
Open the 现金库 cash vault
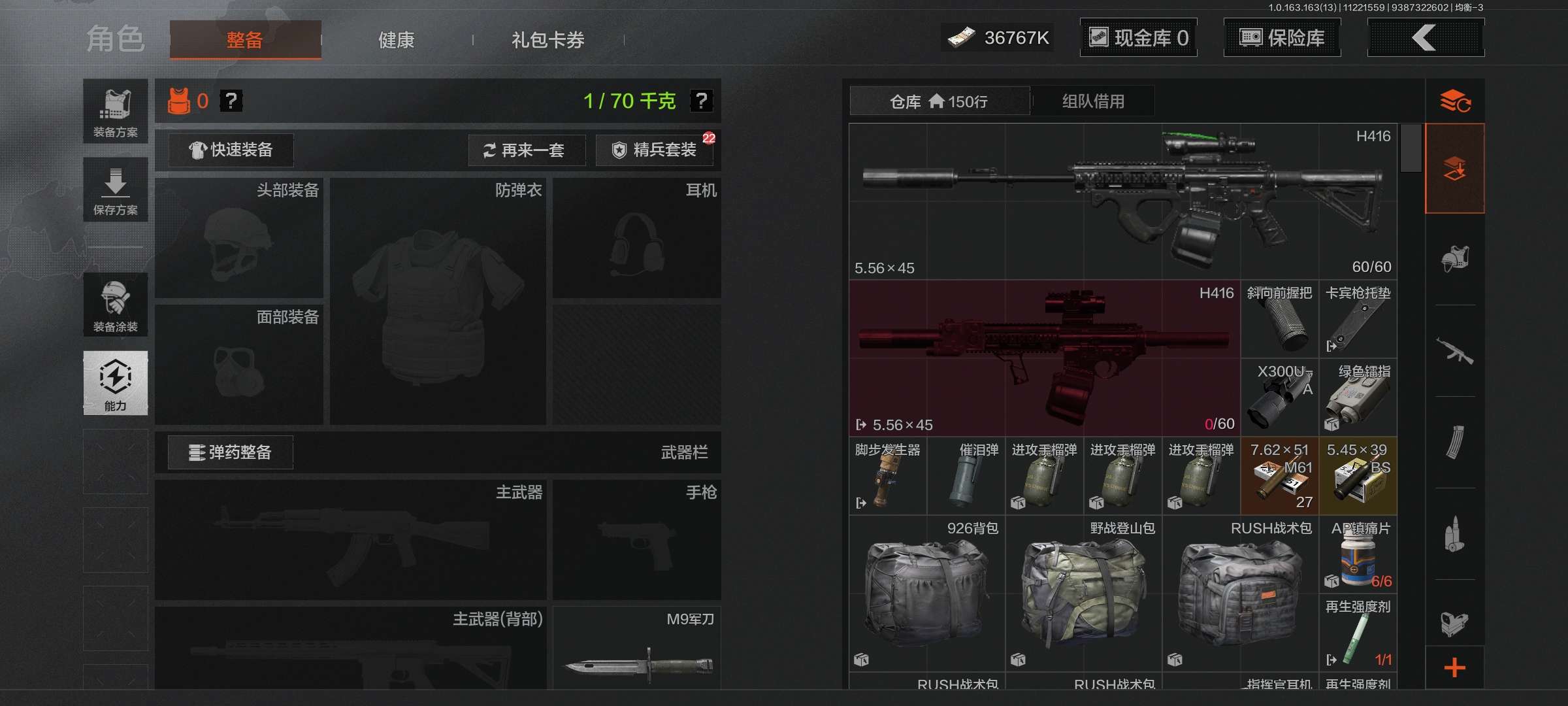click(x=1138, y=38)
